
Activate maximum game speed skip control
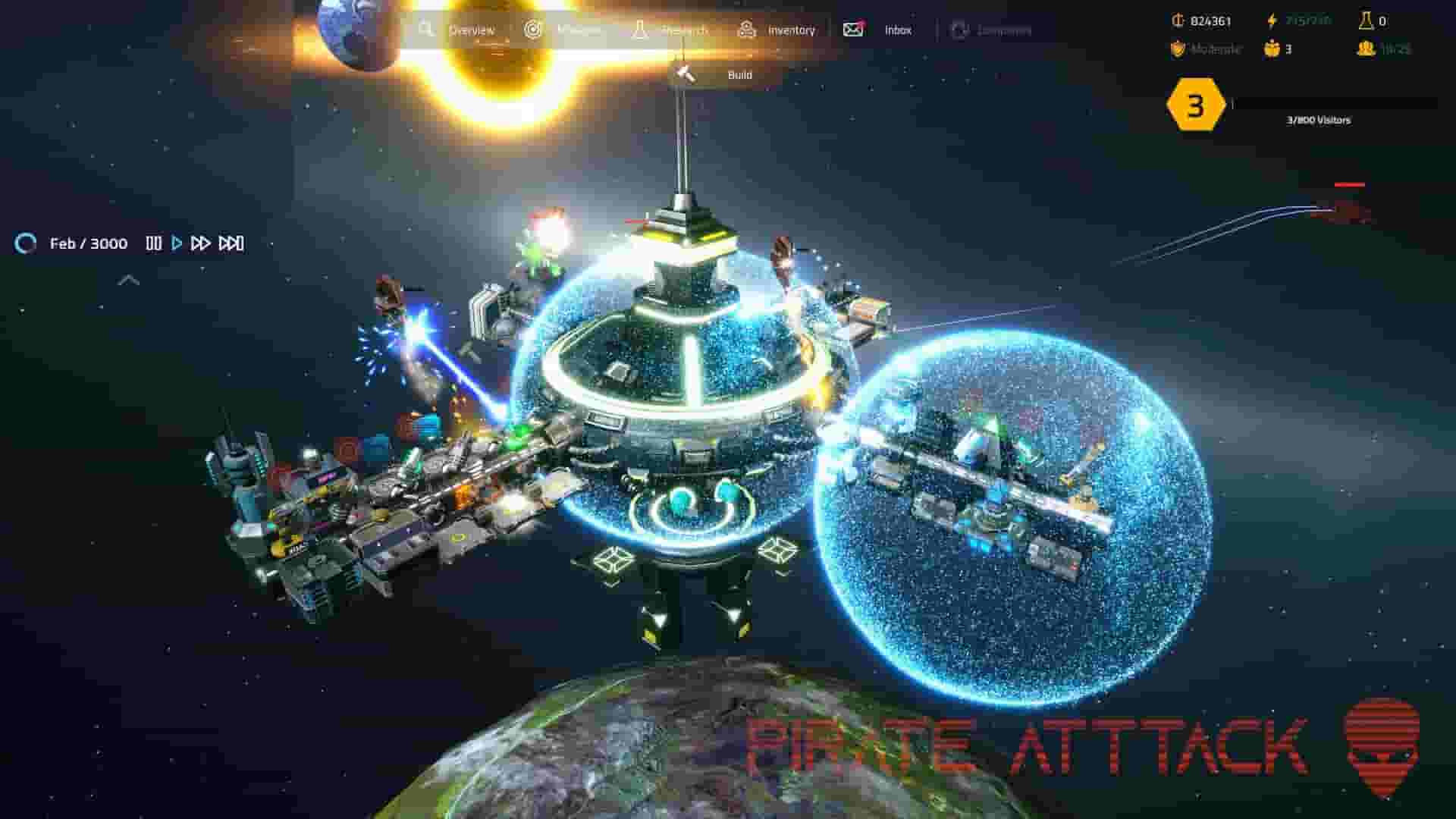(x=230, y=243)
